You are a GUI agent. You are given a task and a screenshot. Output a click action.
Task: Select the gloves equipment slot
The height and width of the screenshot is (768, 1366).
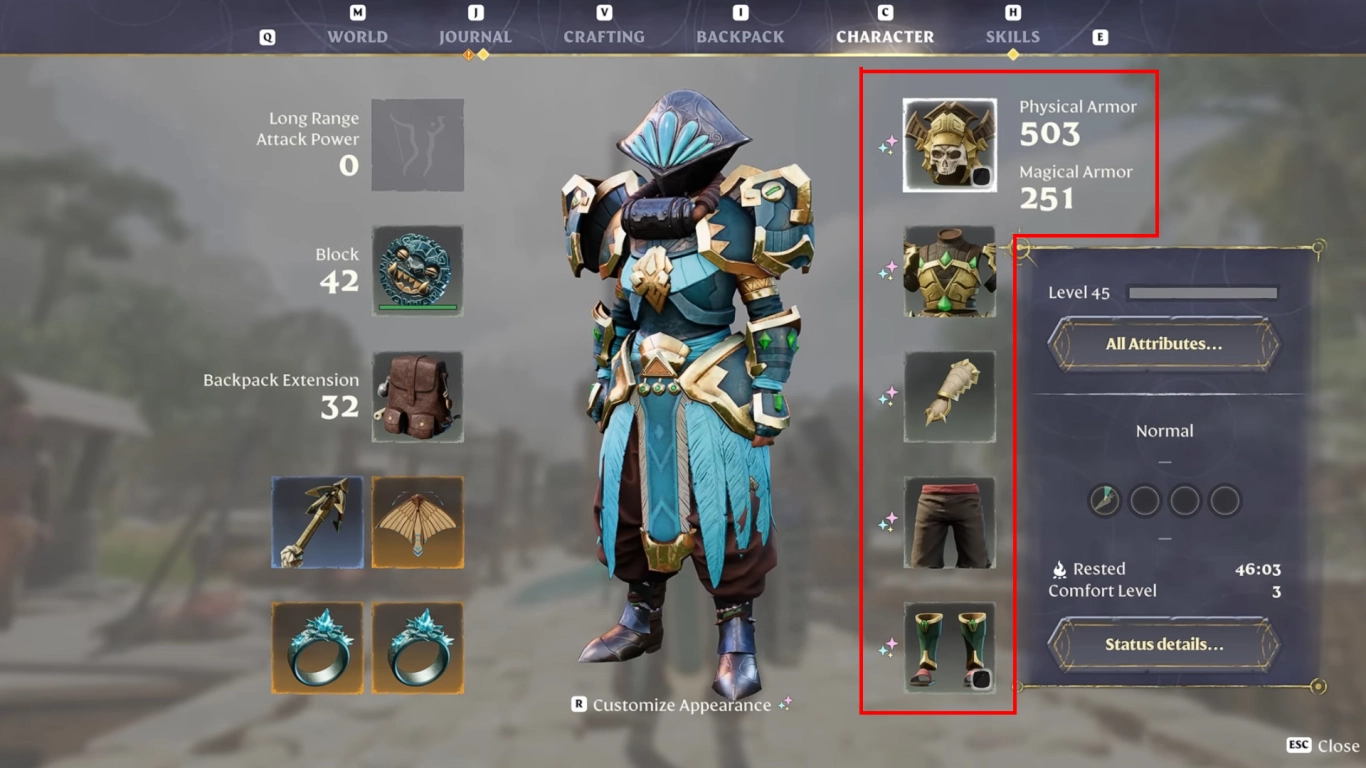[947, 397]
